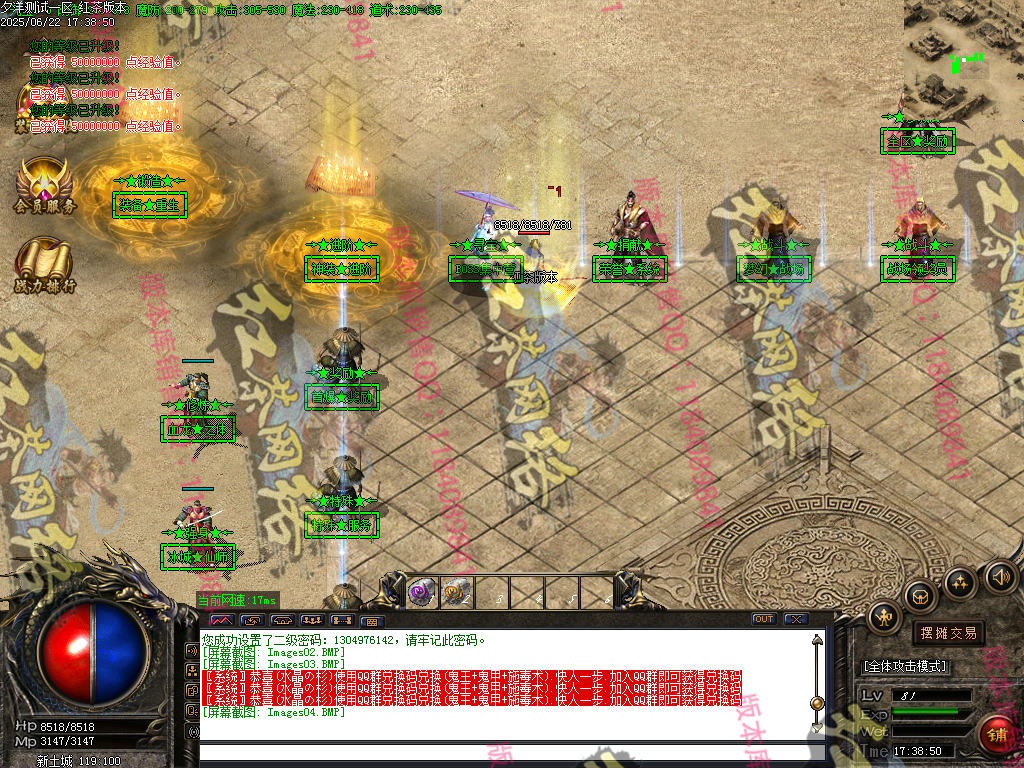Toggle the speaker sound button

(1000, 576)
